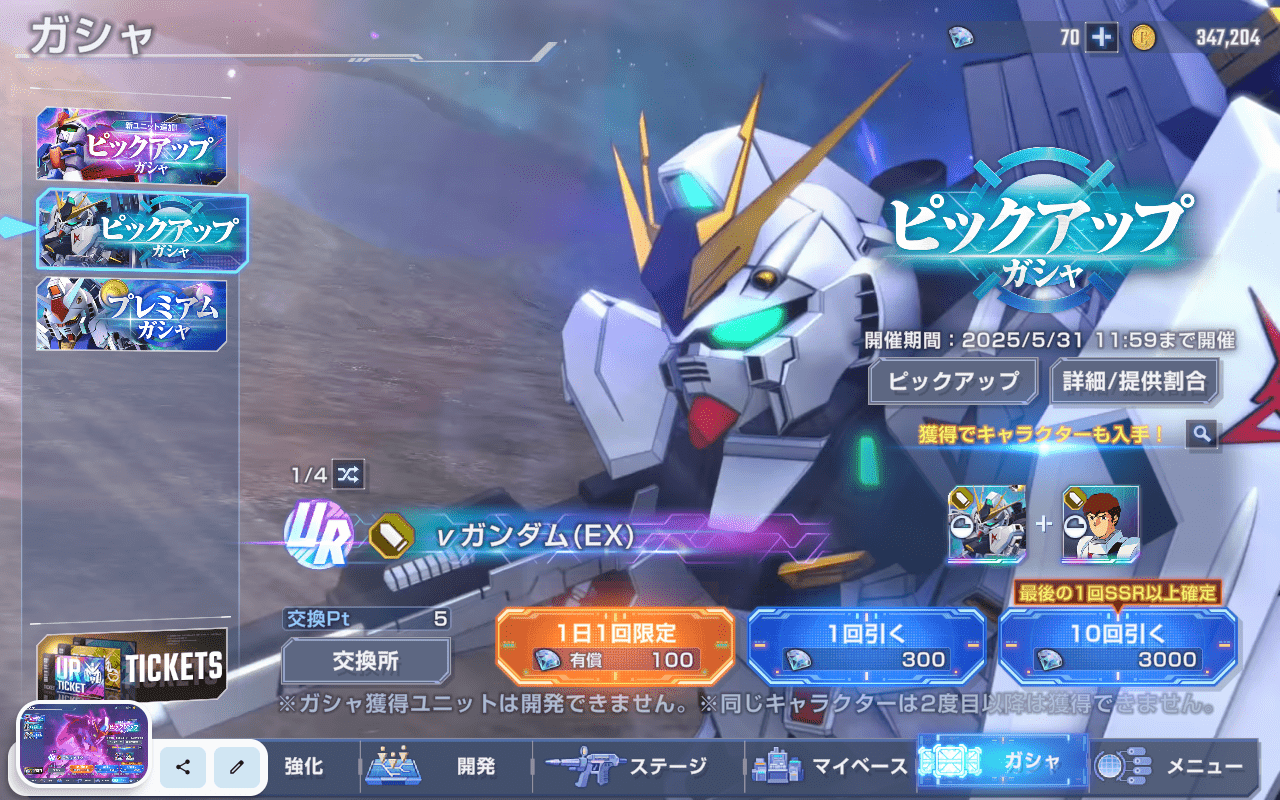Click the magnifying glass search icon
The width and height of the screenshot is (1280, 800).
pos(1201,434)
